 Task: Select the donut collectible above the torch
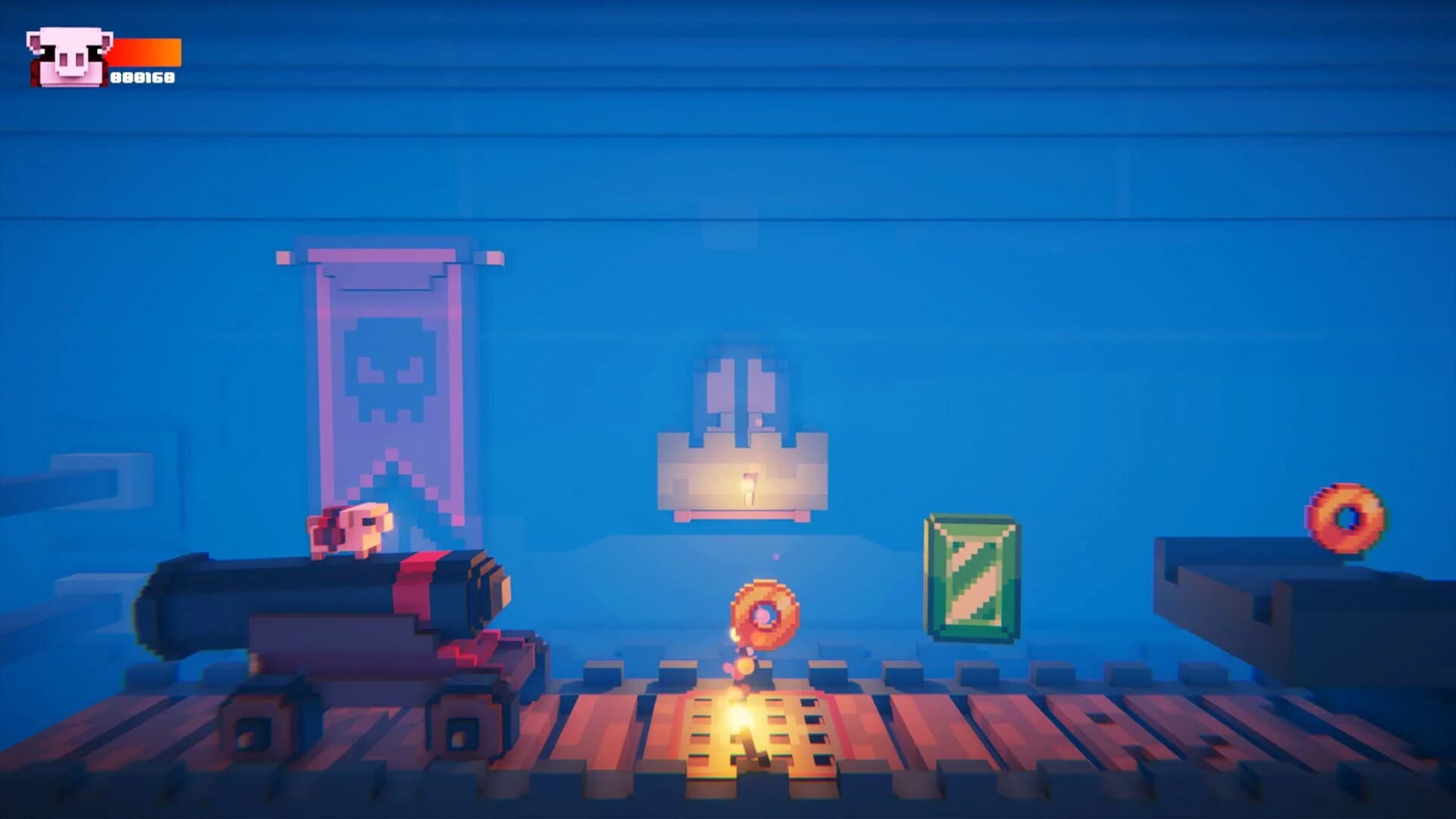[x=762, y=614]
